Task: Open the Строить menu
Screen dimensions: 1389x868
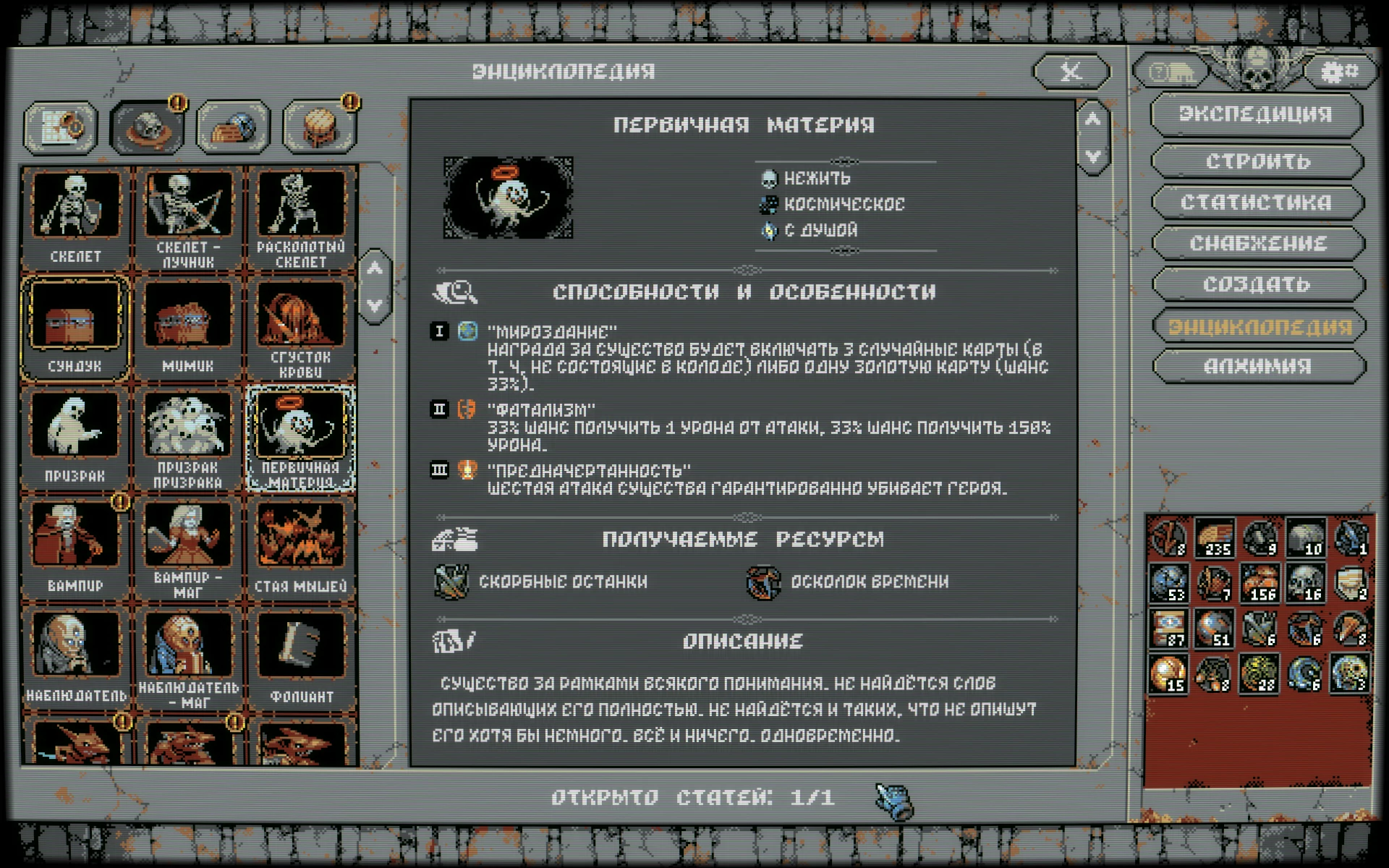Action: 1257,161
